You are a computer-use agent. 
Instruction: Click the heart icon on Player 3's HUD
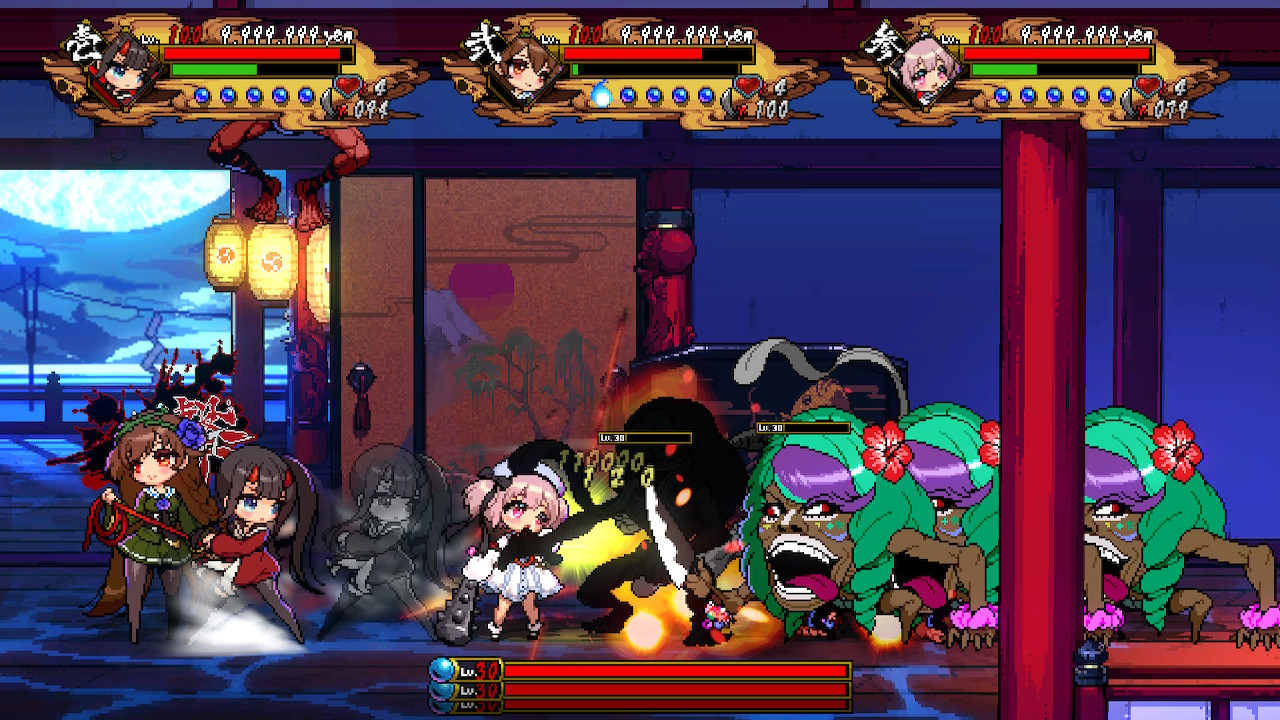click(1148, 85)
